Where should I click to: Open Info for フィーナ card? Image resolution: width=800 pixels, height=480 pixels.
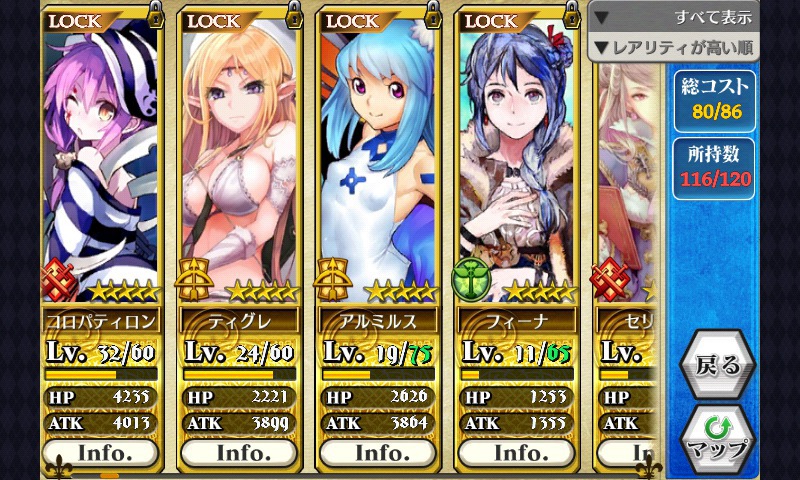click(x=520, y=452)
